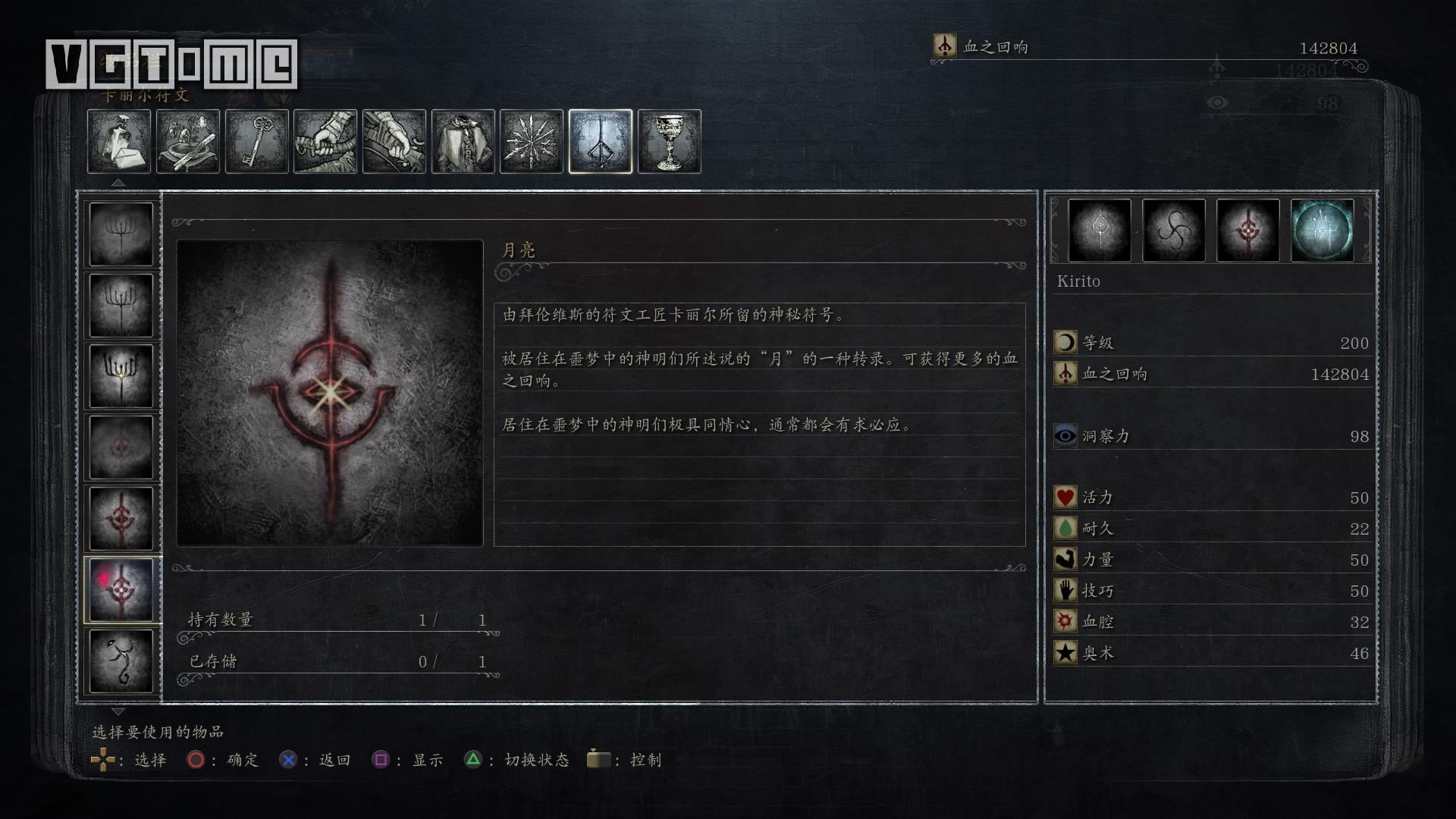Viewport: 1456px width, 819px height.
Task: Select the highlighted Caryll runes tab
Action: [601, 142]
